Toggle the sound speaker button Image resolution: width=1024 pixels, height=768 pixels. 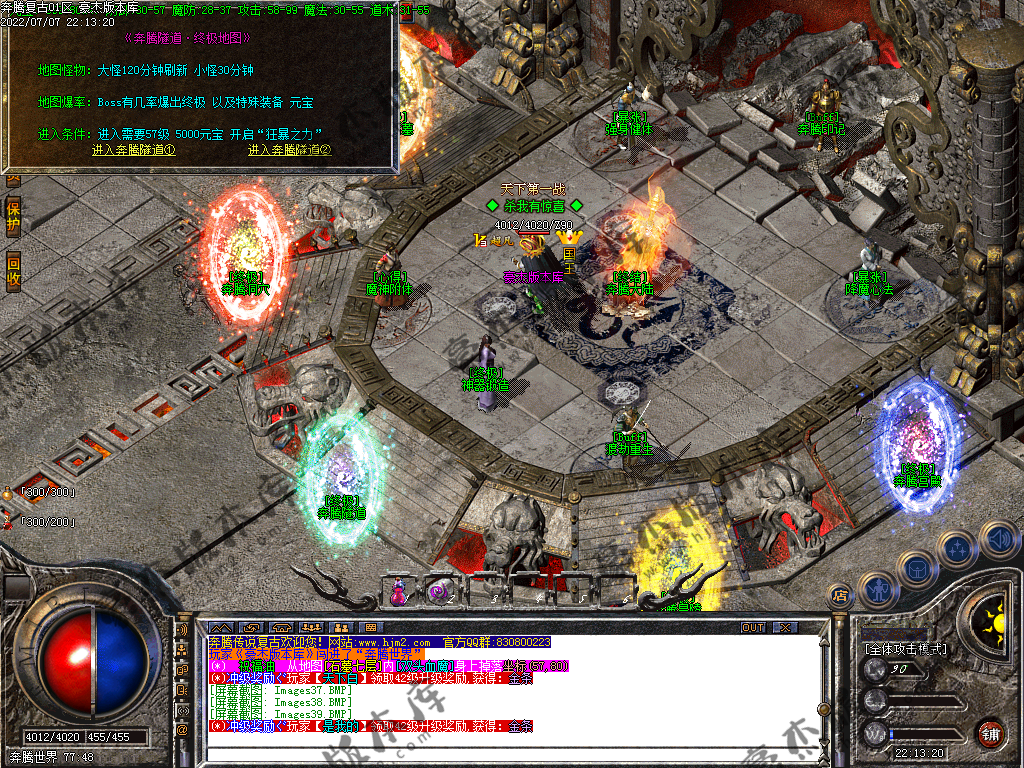point(998,540)
